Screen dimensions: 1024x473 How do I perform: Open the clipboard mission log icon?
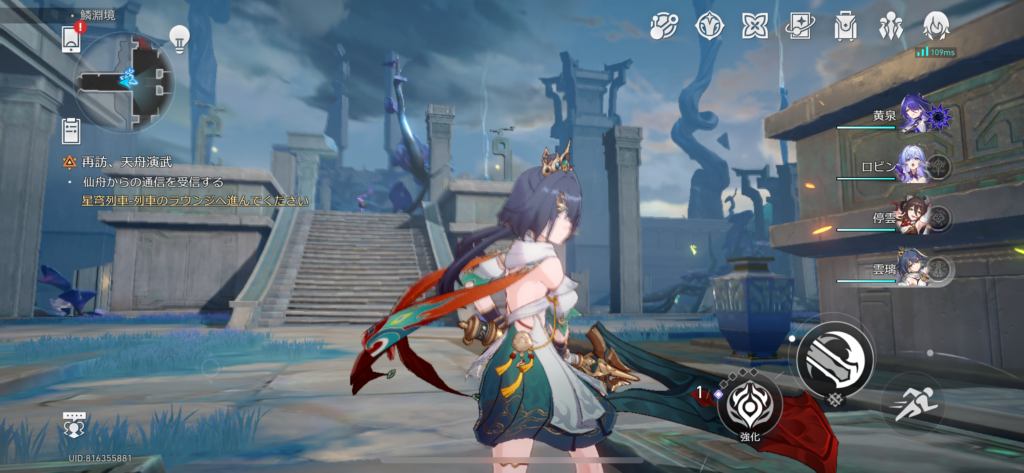pyautogui.click(x=70, y=129)
